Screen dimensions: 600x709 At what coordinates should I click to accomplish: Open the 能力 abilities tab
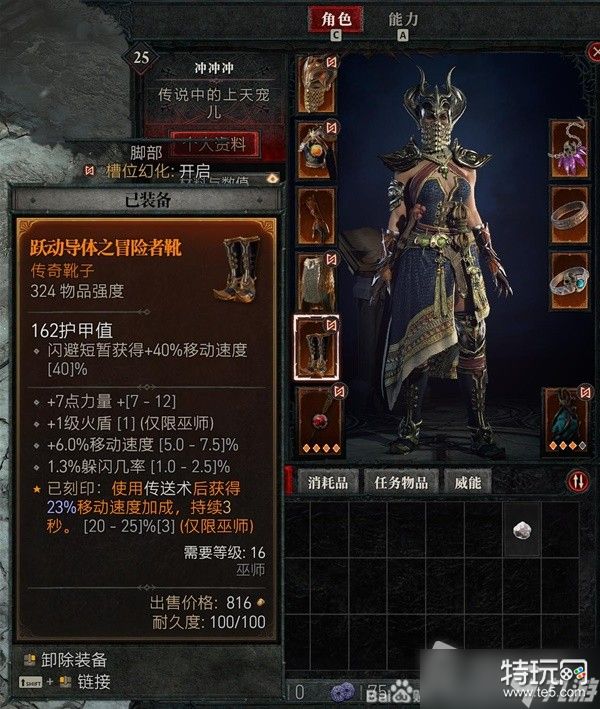402,20
